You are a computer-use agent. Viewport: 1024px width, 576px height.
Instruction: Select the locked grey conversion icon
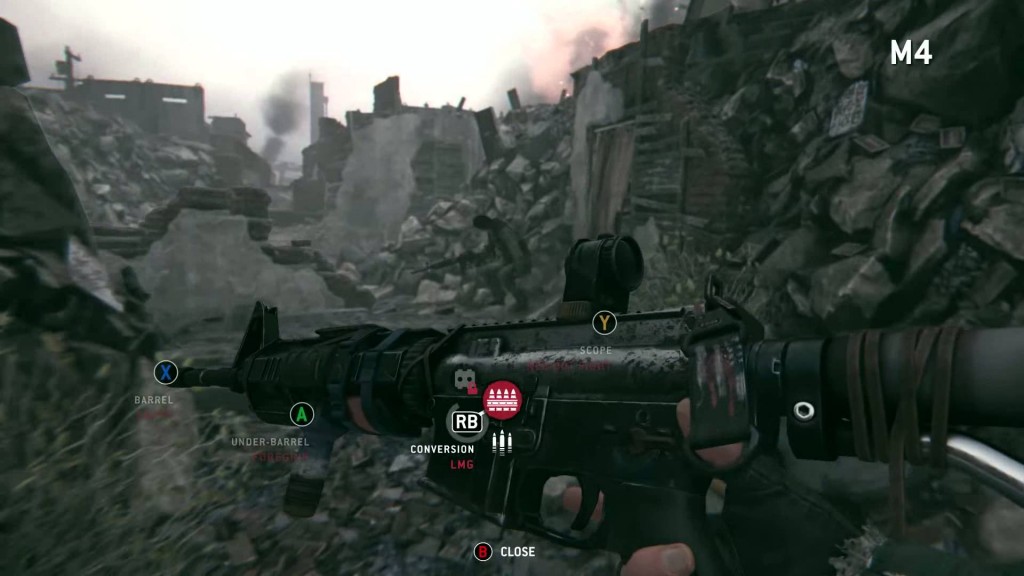point(464,381)
